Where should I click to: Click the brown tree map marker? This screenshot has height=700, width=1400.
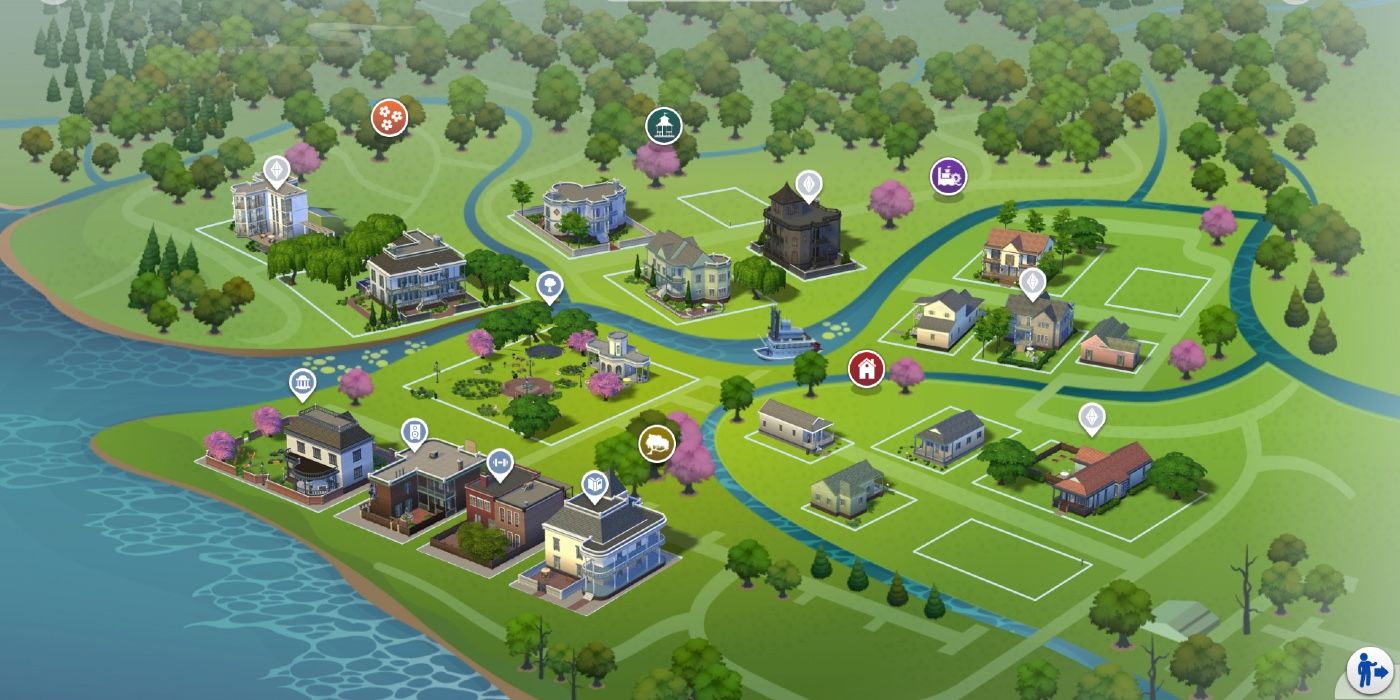(657, 441)
